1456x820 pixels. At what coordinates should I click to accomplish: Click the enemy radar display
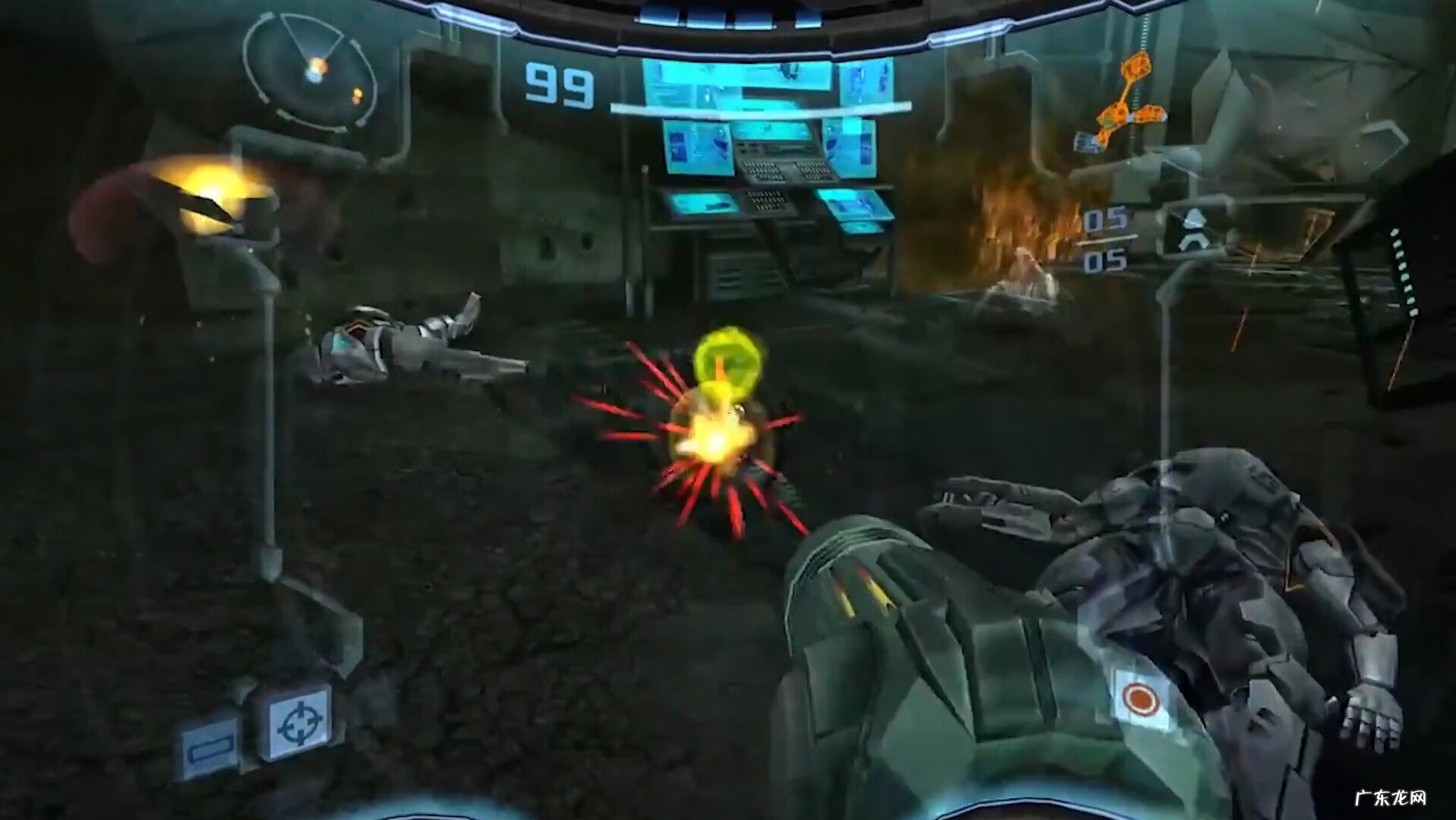310,70
